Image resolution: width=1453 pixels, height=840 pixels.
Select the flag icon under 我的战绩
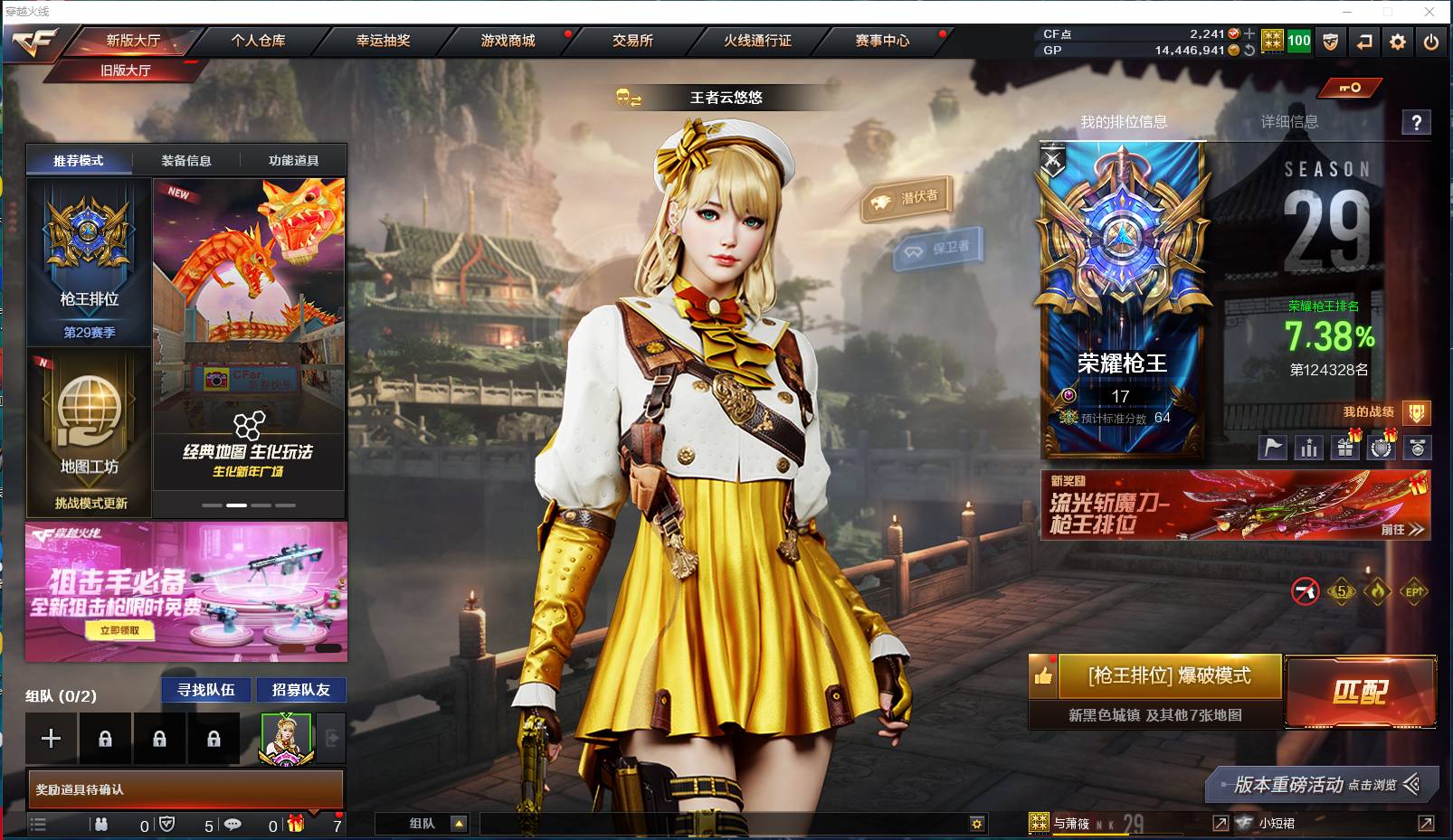tap(1273, 447)
